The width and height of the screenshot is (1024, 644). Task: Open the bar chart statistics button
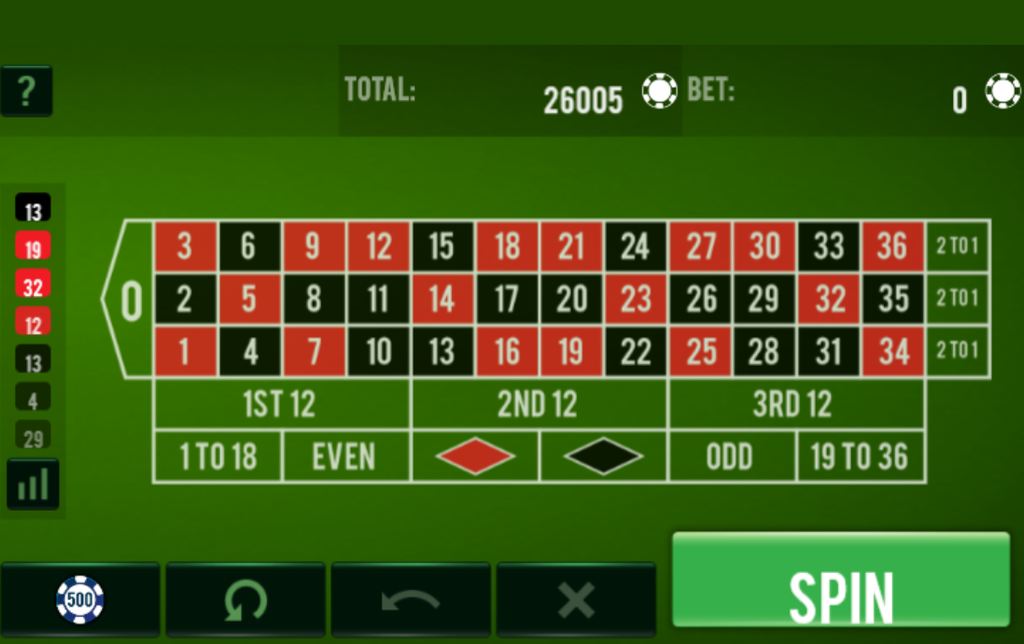33,485
